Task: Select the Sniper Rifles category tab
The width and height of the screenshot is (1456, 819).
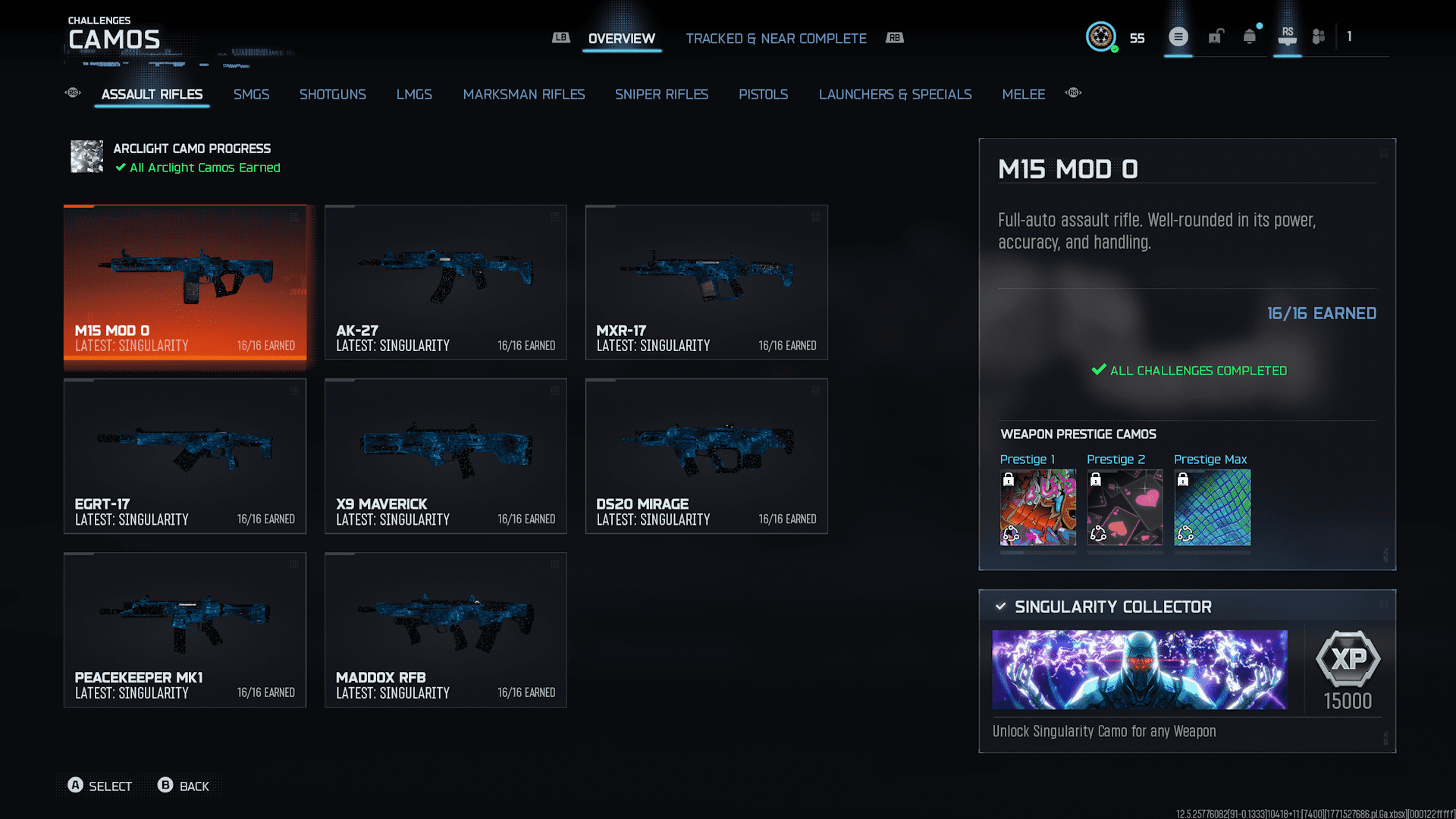Action: pos(661,94)
